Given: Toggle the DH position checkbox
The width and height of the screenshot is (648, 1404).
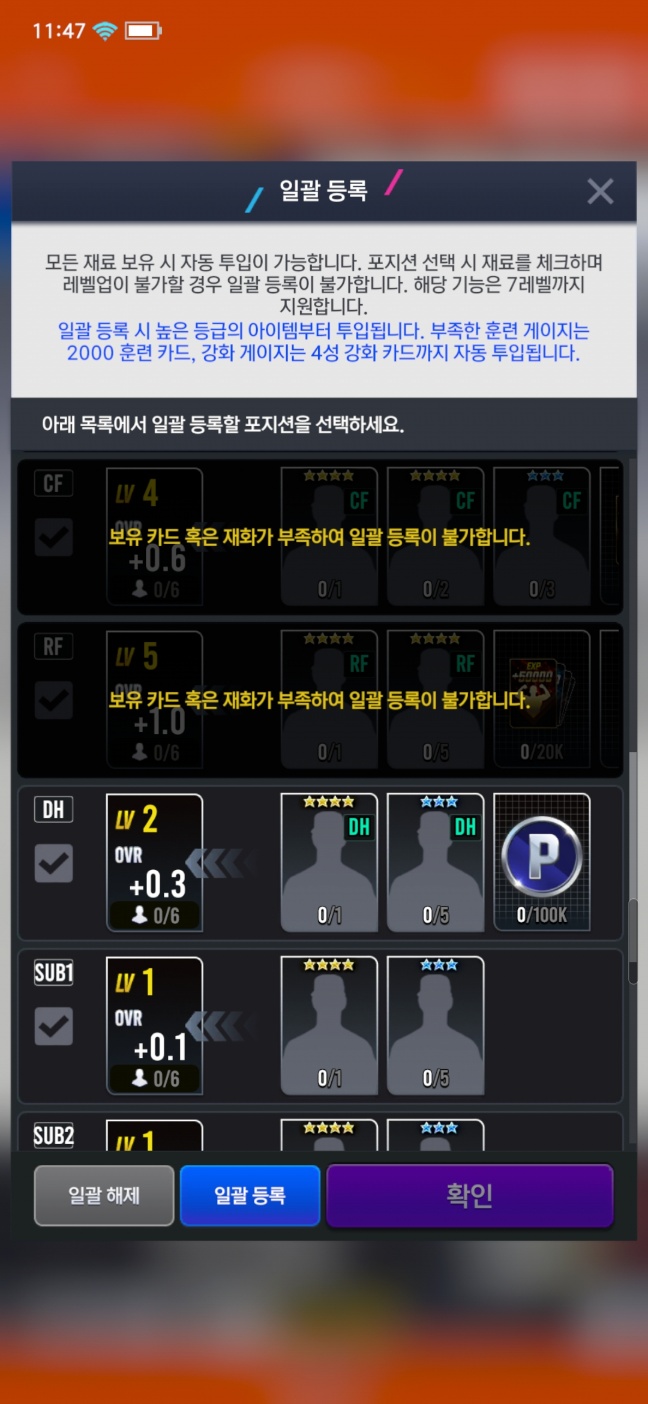Looking at the screenshot, I should coord(54,864).
